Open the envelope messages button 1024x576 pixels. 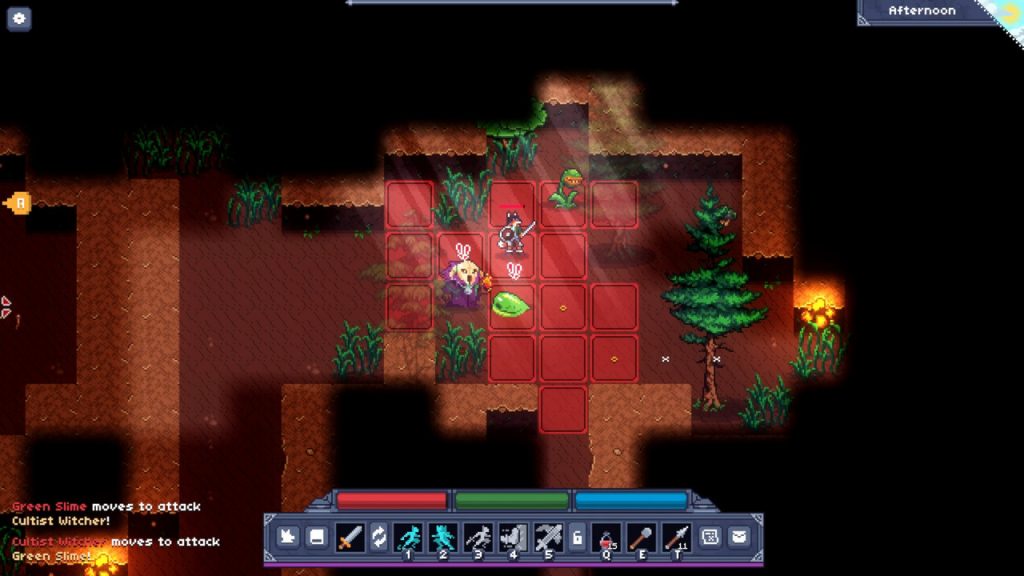click(738, 537)
